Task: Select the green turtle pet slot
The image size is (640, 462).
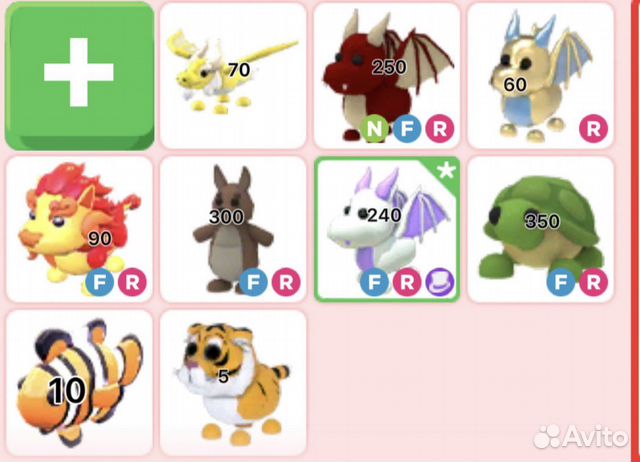Action: (540, 229)
